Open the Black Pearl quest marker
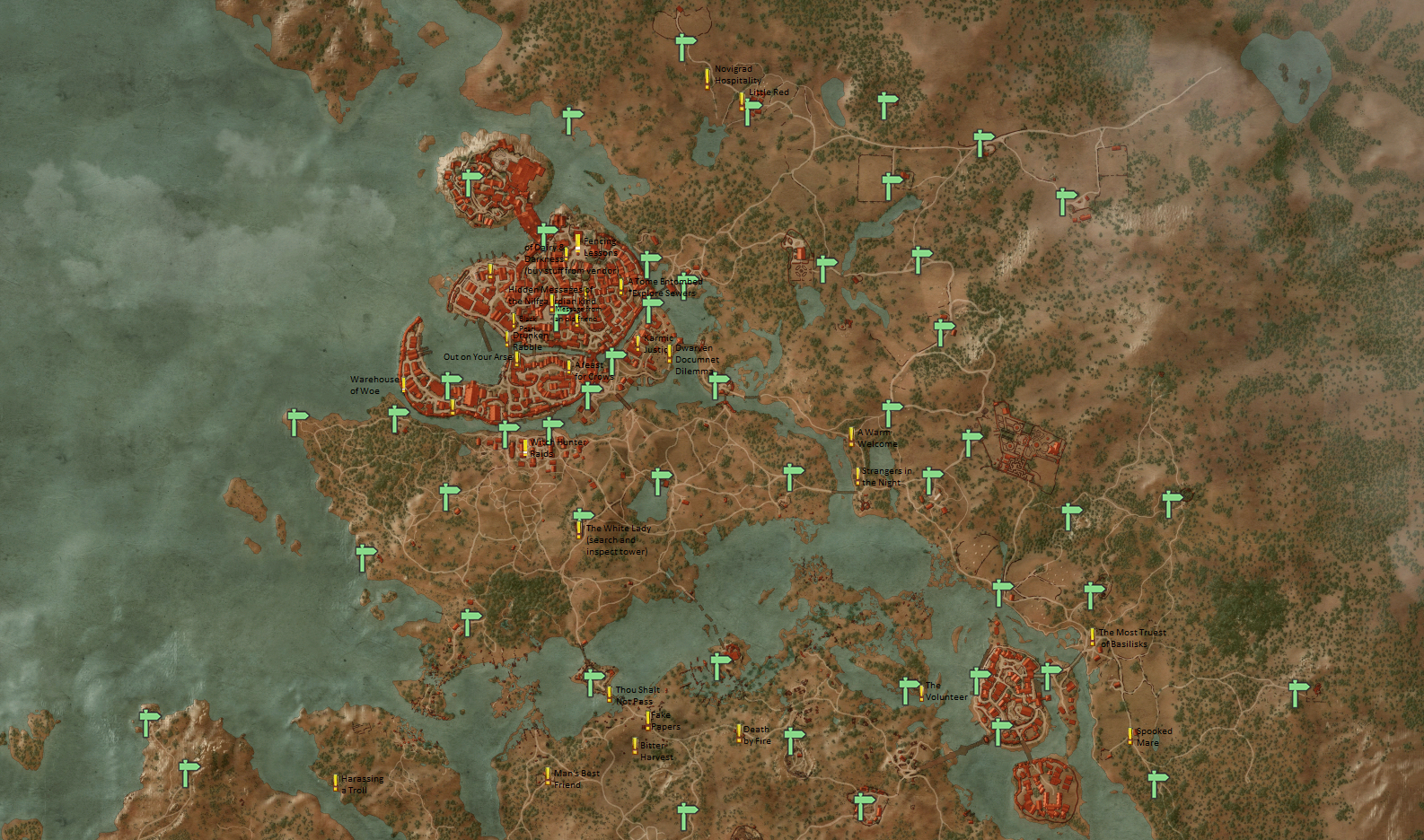1424x840 pixels. coord(514,321)
